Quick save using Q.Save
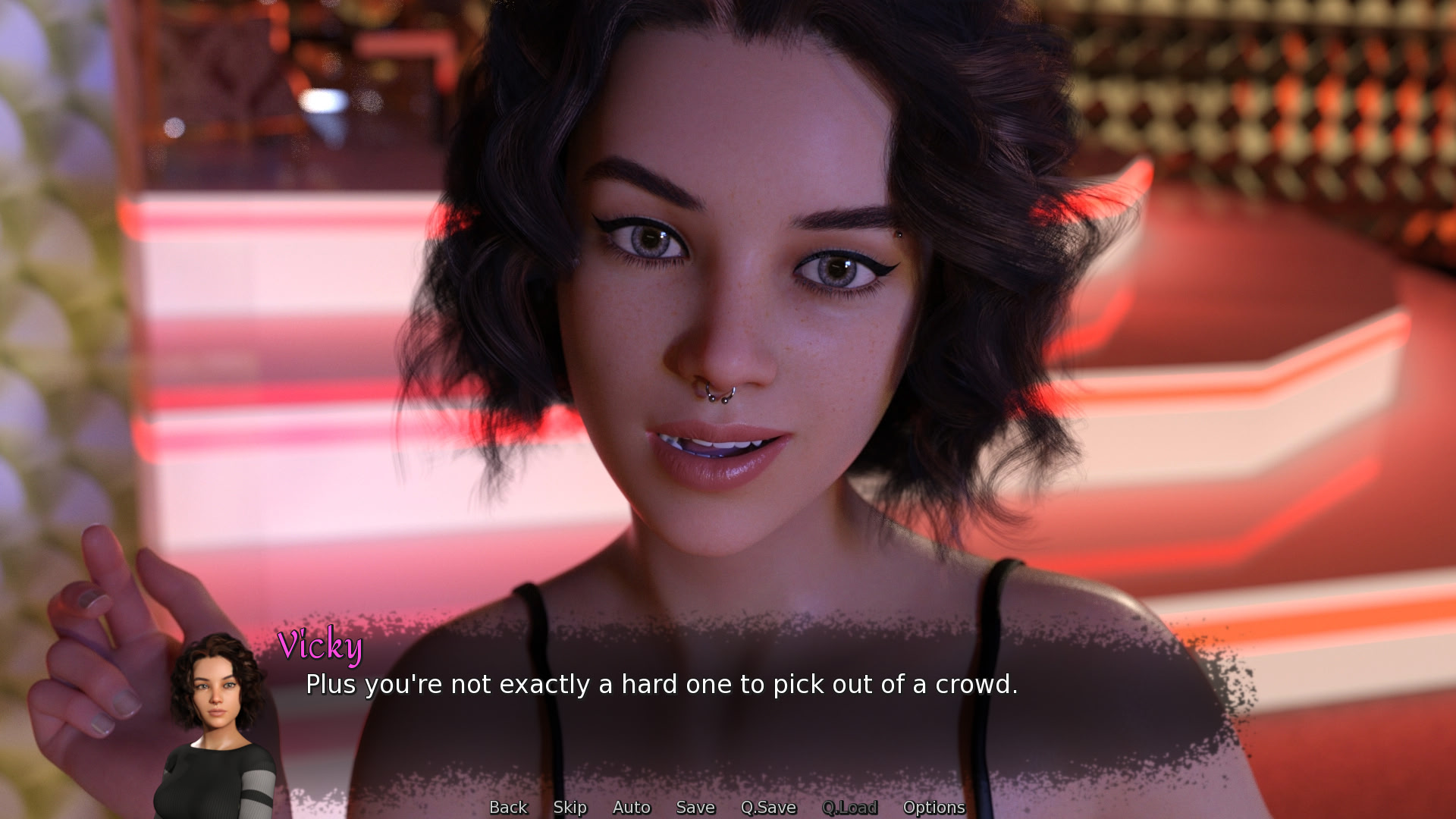Image resolution: width=1456 pixels, height=819 pixels. [x=768, y=808]
